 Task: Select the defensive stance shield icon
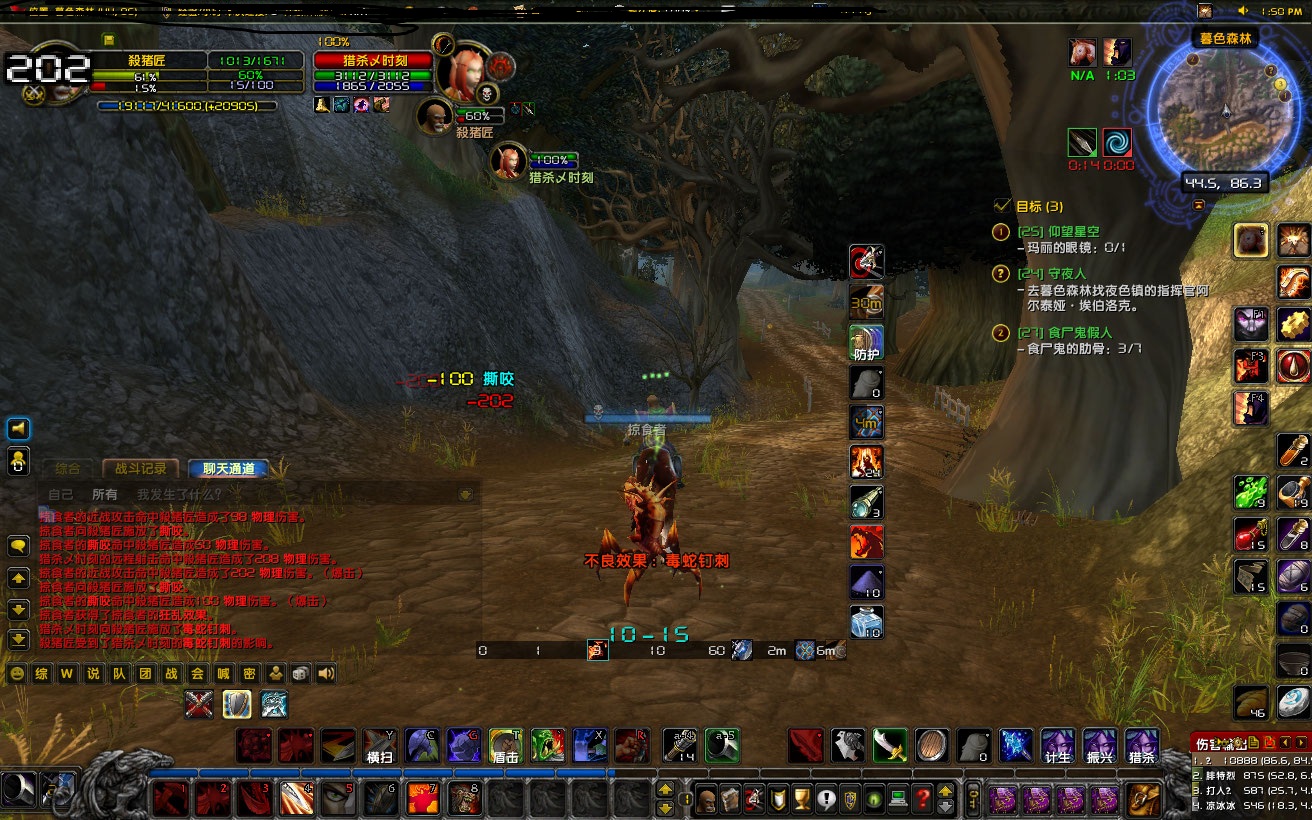coord(237,704)
